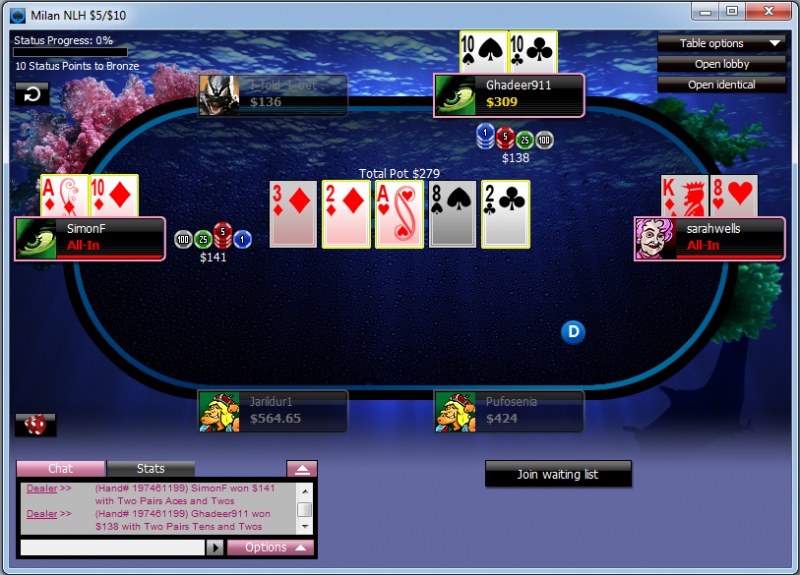The height and width of the screenshot is (575, 800).
Task: Open the chat Options menu
Action: click(x=270, y=547)
